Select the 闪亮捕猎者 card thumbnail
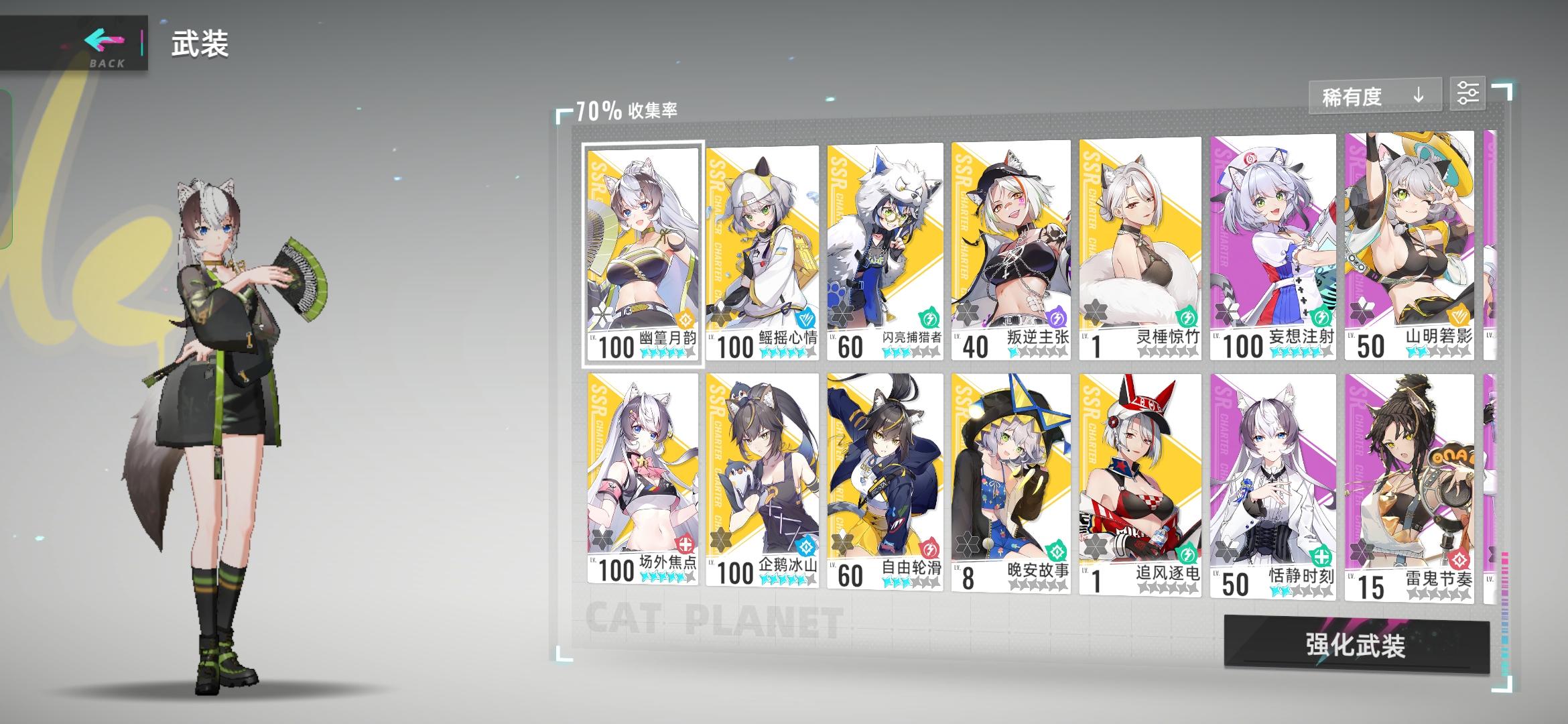This screenshot has height=724, width=1568. (885, 241)
